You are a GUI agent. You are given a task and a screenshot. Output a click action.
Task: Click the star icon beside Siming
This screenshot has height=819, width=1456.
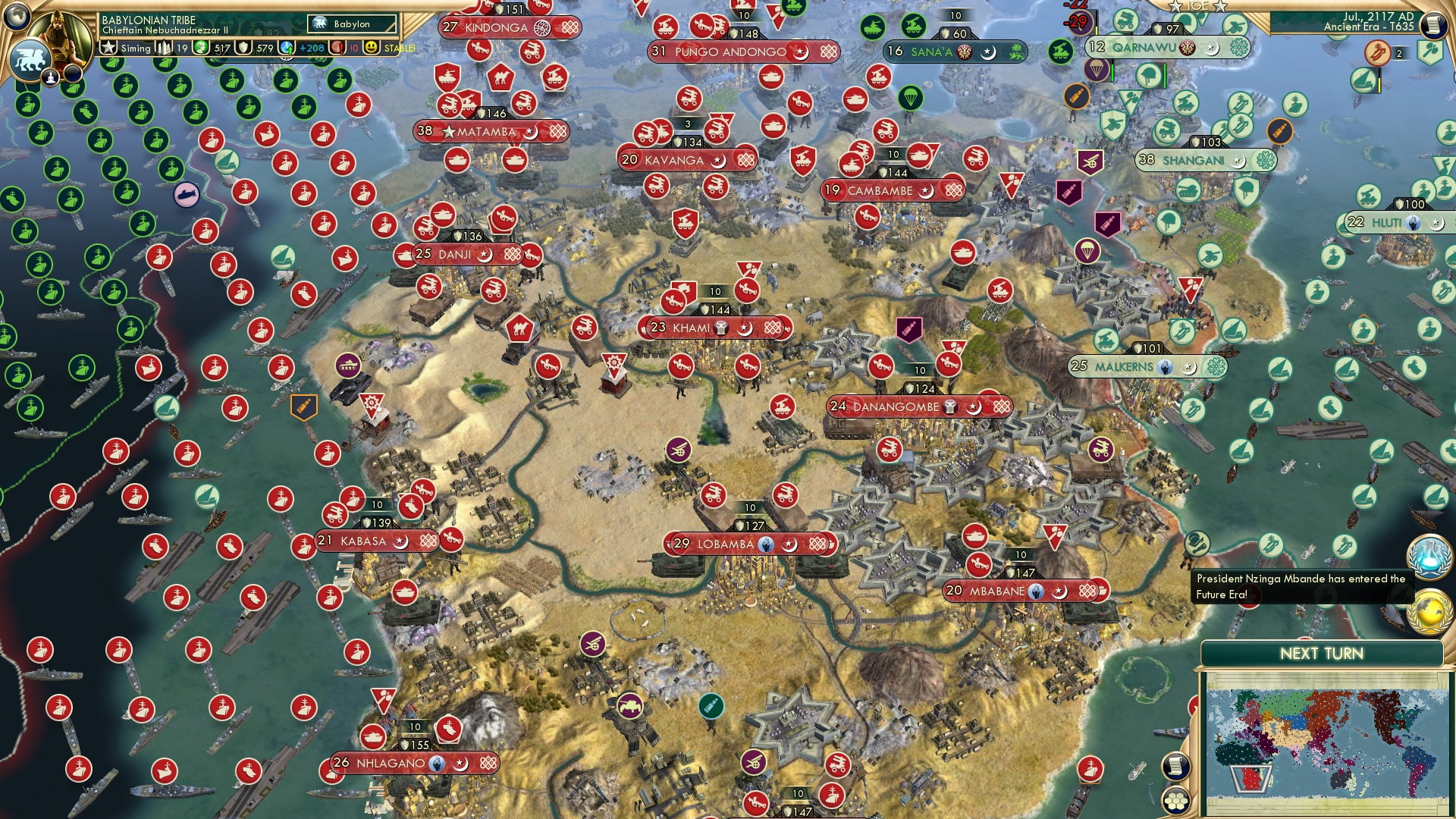point(108,47)
